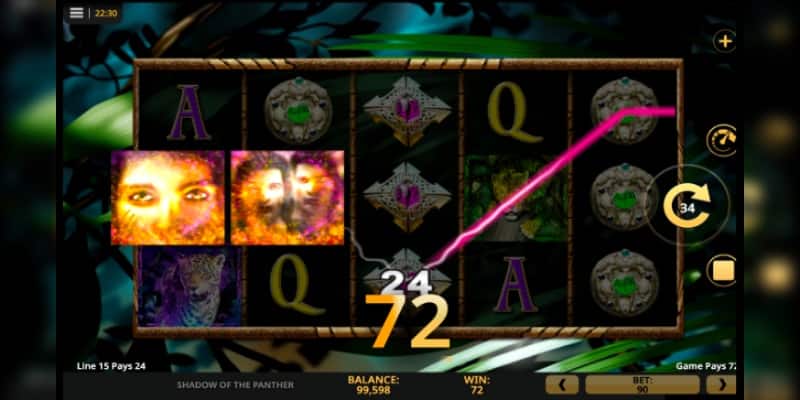The height and width of the screenshot is (400, 800).
Task: Stop spins with the square button
Action: [722, 270]
